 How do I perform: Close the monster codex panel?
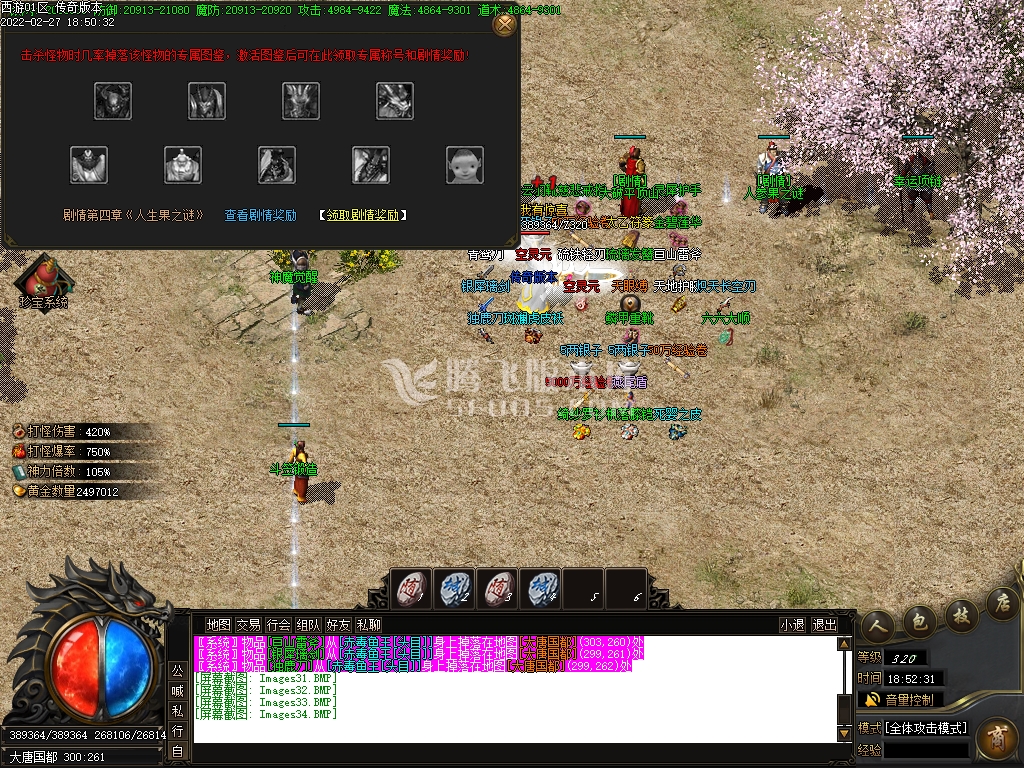coord(505,24)
